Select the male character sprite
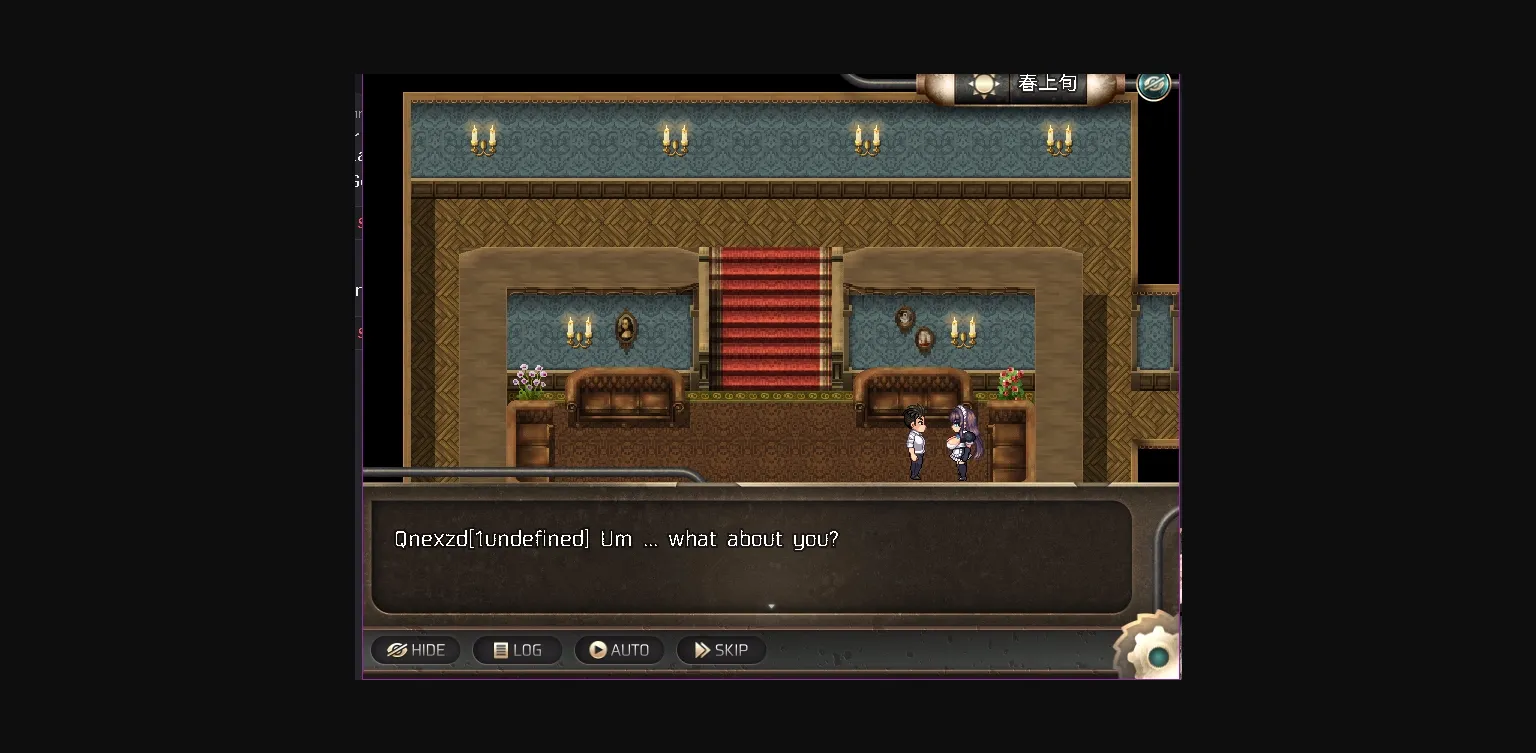This screenshot has width=1536, height=753. [x=917, y=440]
